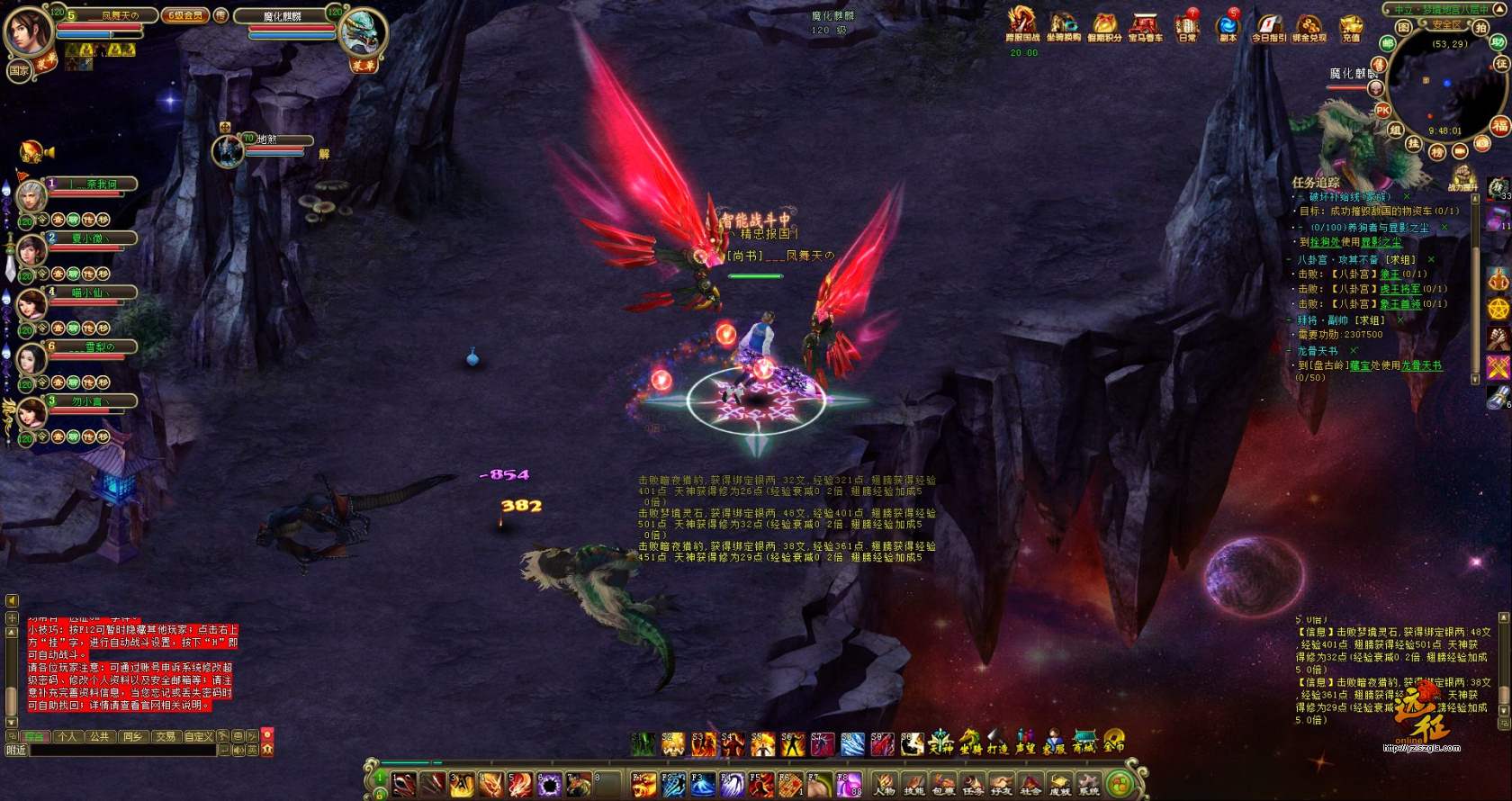Screen dimensions: 1512x801
Task: Open the 系统 system menu
Action: tap(1089, 785)
